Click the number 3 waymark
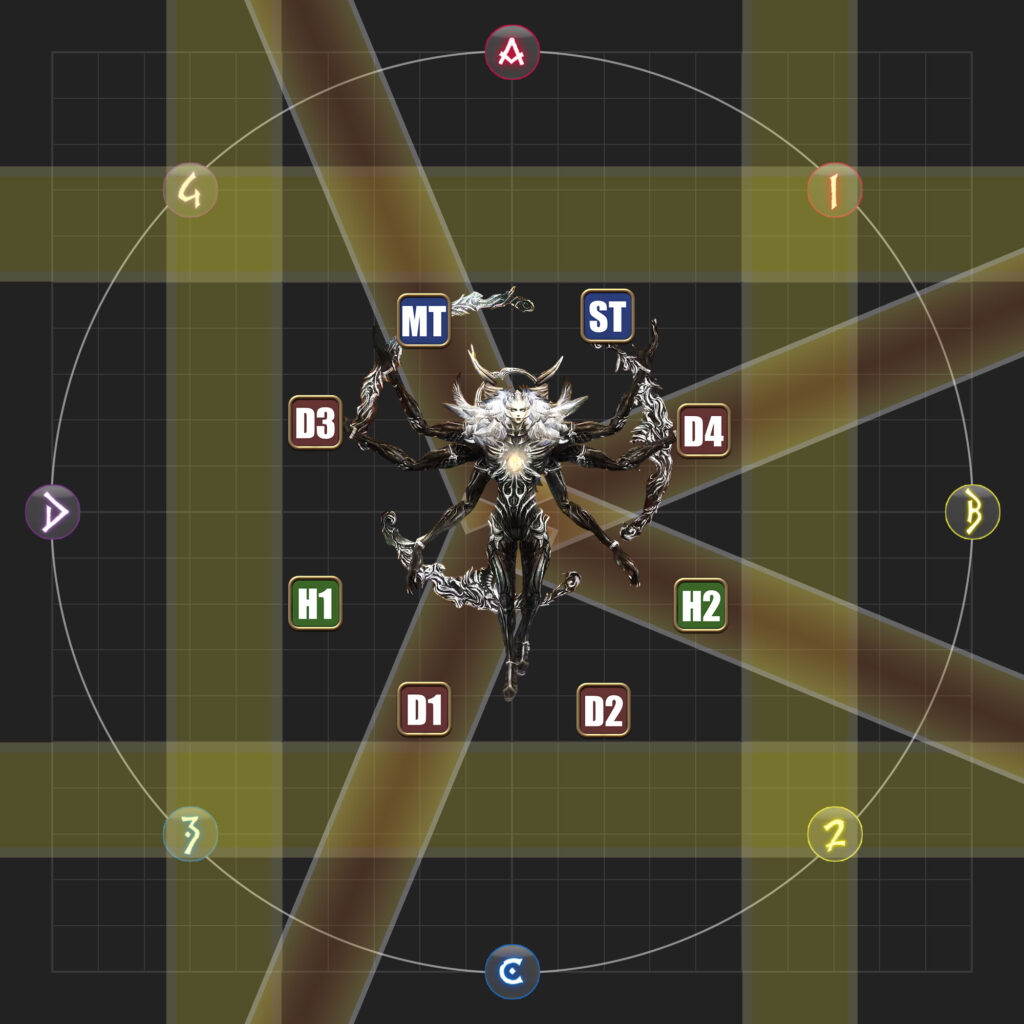The width and height of the screenshot is (1024, 1024). (x=190, y=834)
